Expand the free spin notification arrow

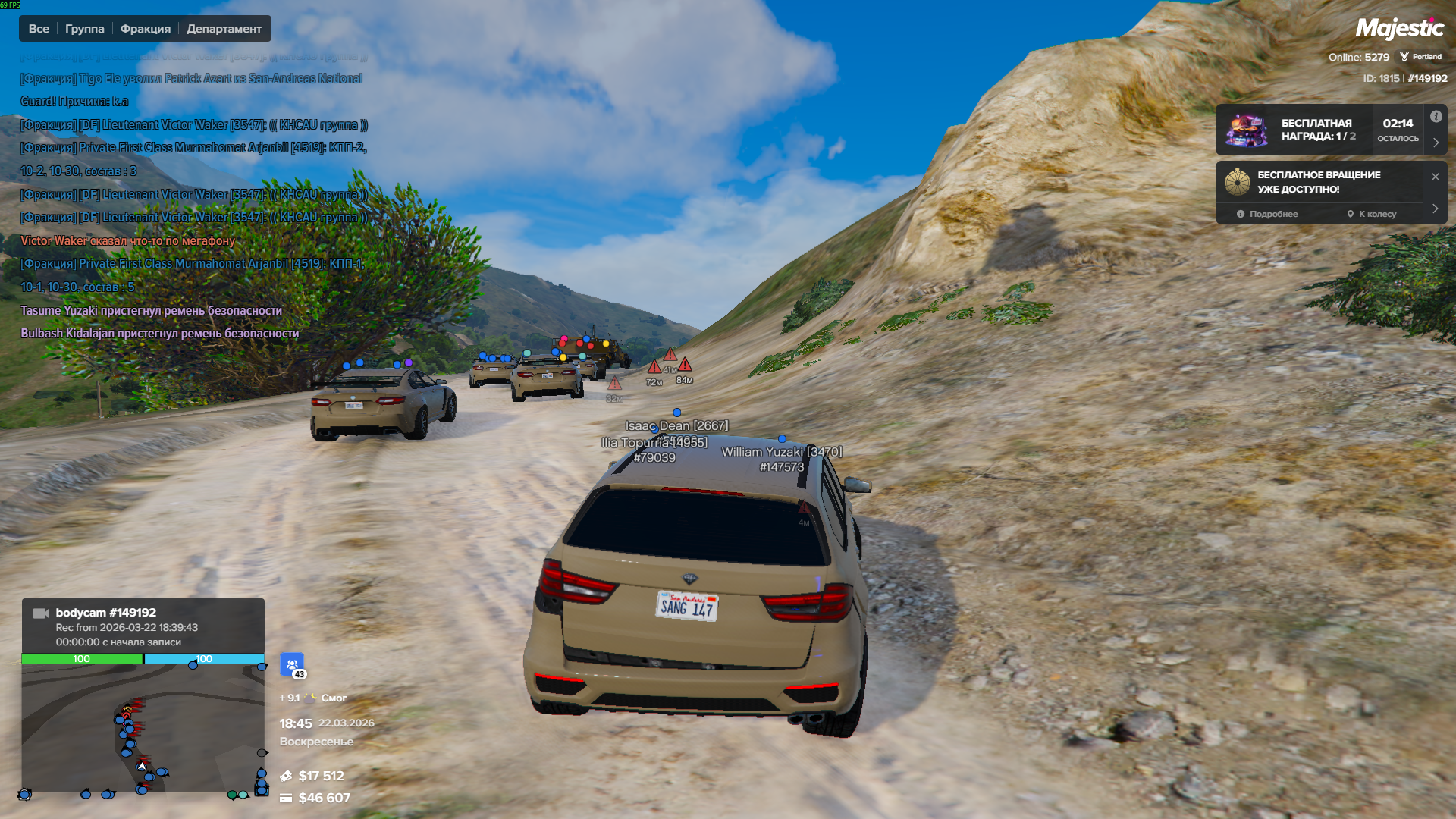[1435, 209]
